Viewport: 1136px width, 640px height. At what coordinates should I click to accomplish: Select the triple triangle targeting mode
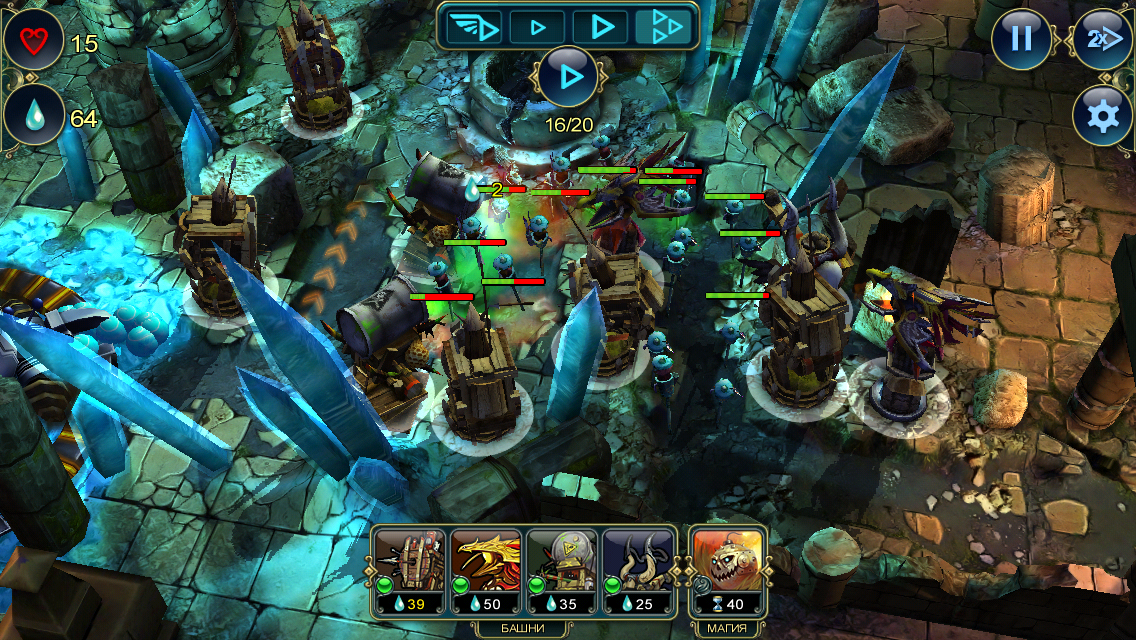664,26
